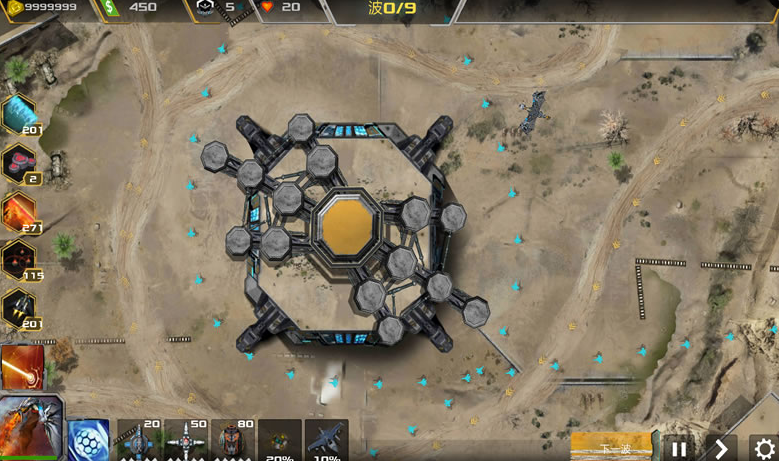
Task: Choose the 50-cost cross-shaped turret
Action: pos(187,440)
